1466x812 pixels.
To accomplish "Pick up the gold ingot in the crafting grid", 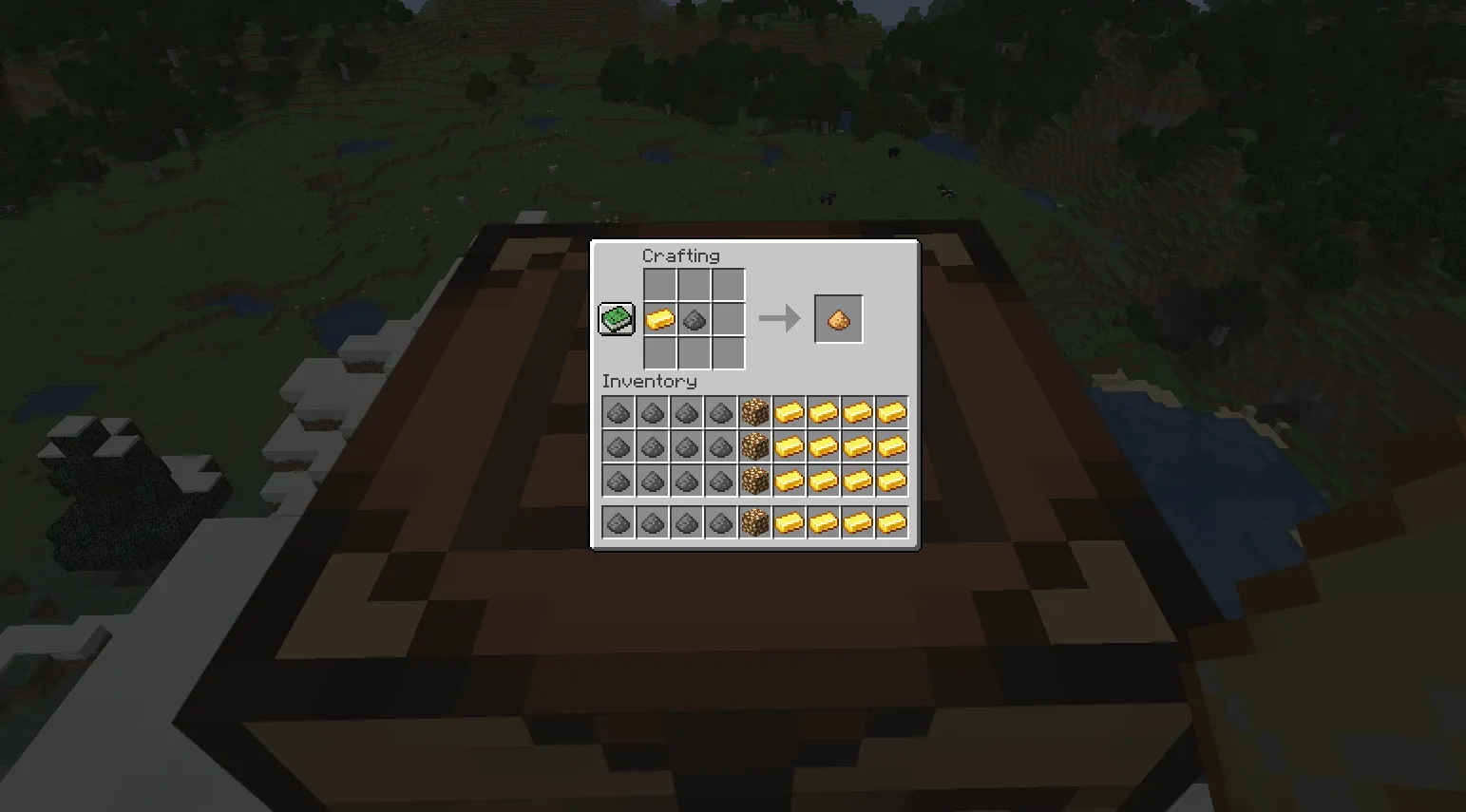I will 658,319.
